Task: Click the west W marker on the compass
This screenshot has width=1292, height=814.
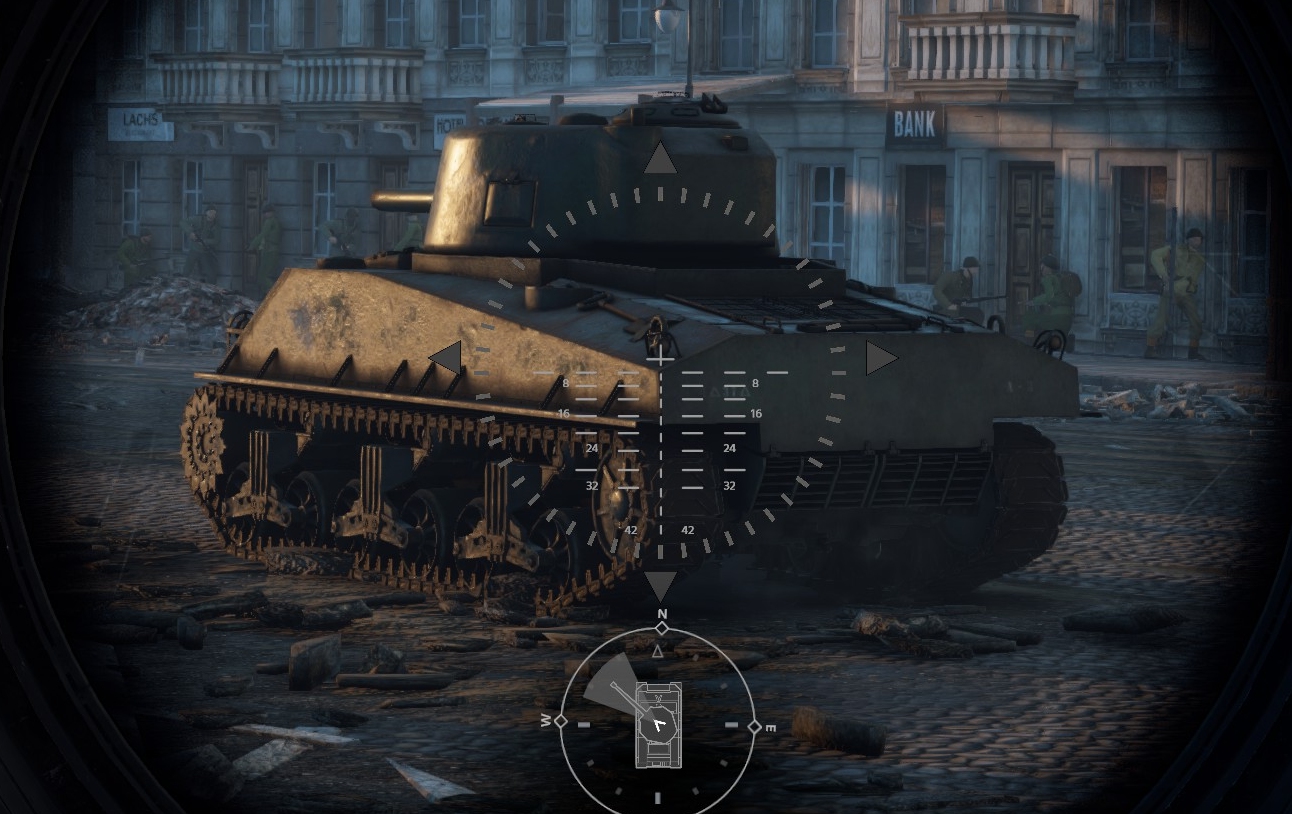Action: click(x=546, y=721)
